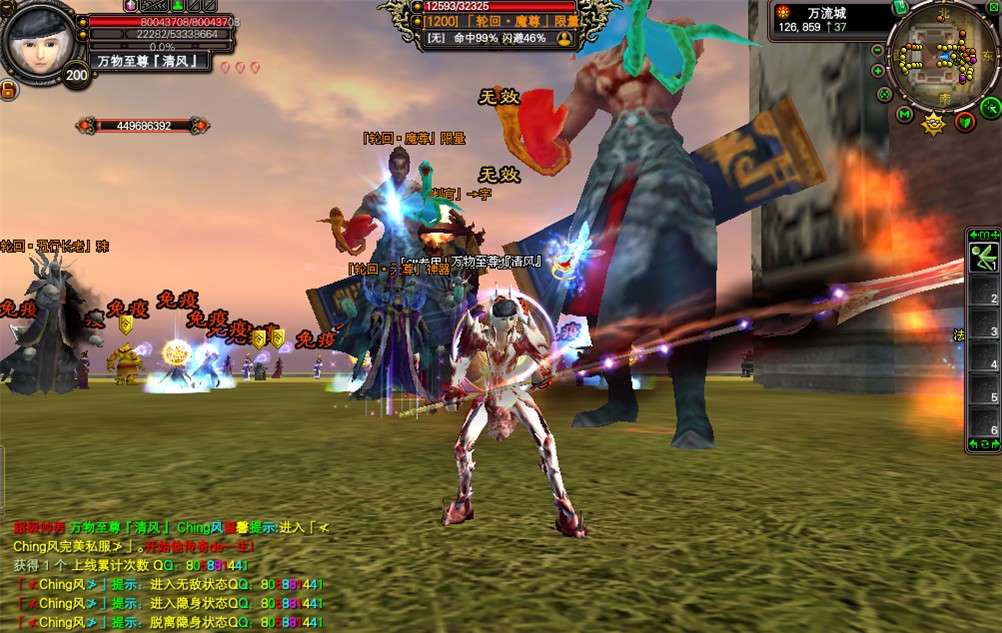1002x633 pixels.
Task: Zoom out the minimap with the minus button
Action: click(x=877, y=51)
